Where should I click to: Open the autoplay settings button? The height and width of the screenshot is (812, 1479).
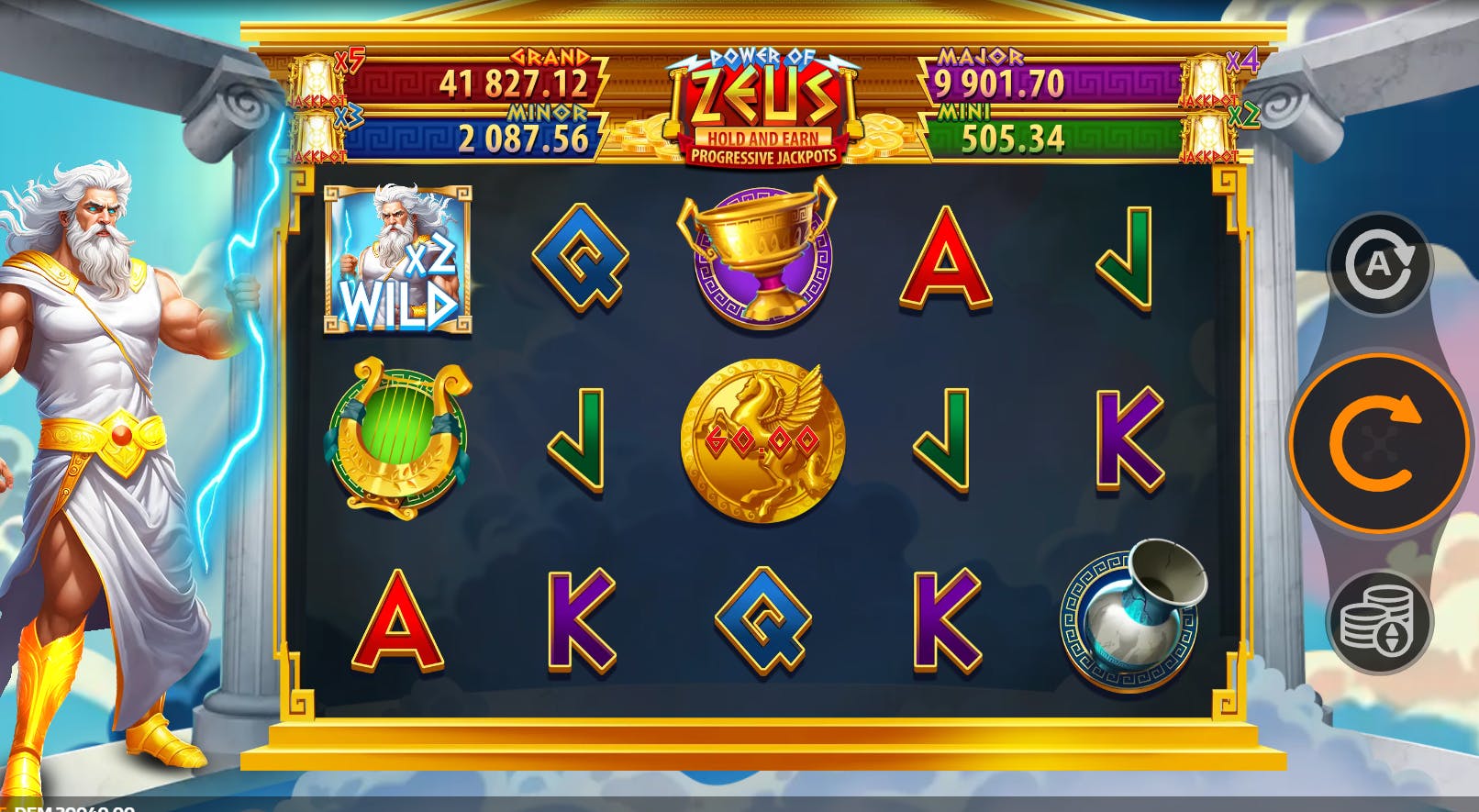pyautogui.click(x=1379, y=265)
